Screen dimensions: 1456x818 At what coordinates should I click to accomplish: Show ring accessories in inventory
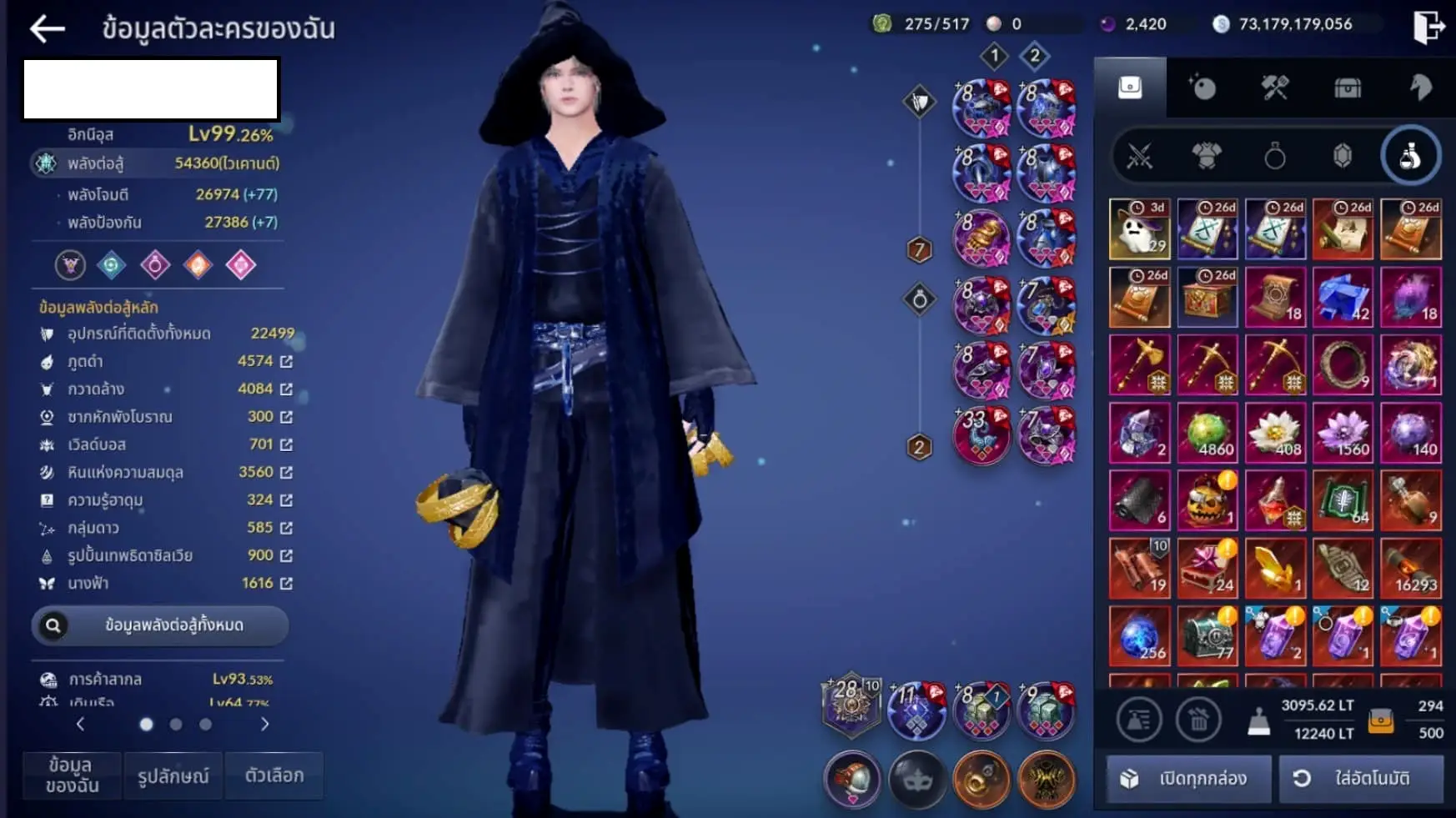[x=1274, y=156]
